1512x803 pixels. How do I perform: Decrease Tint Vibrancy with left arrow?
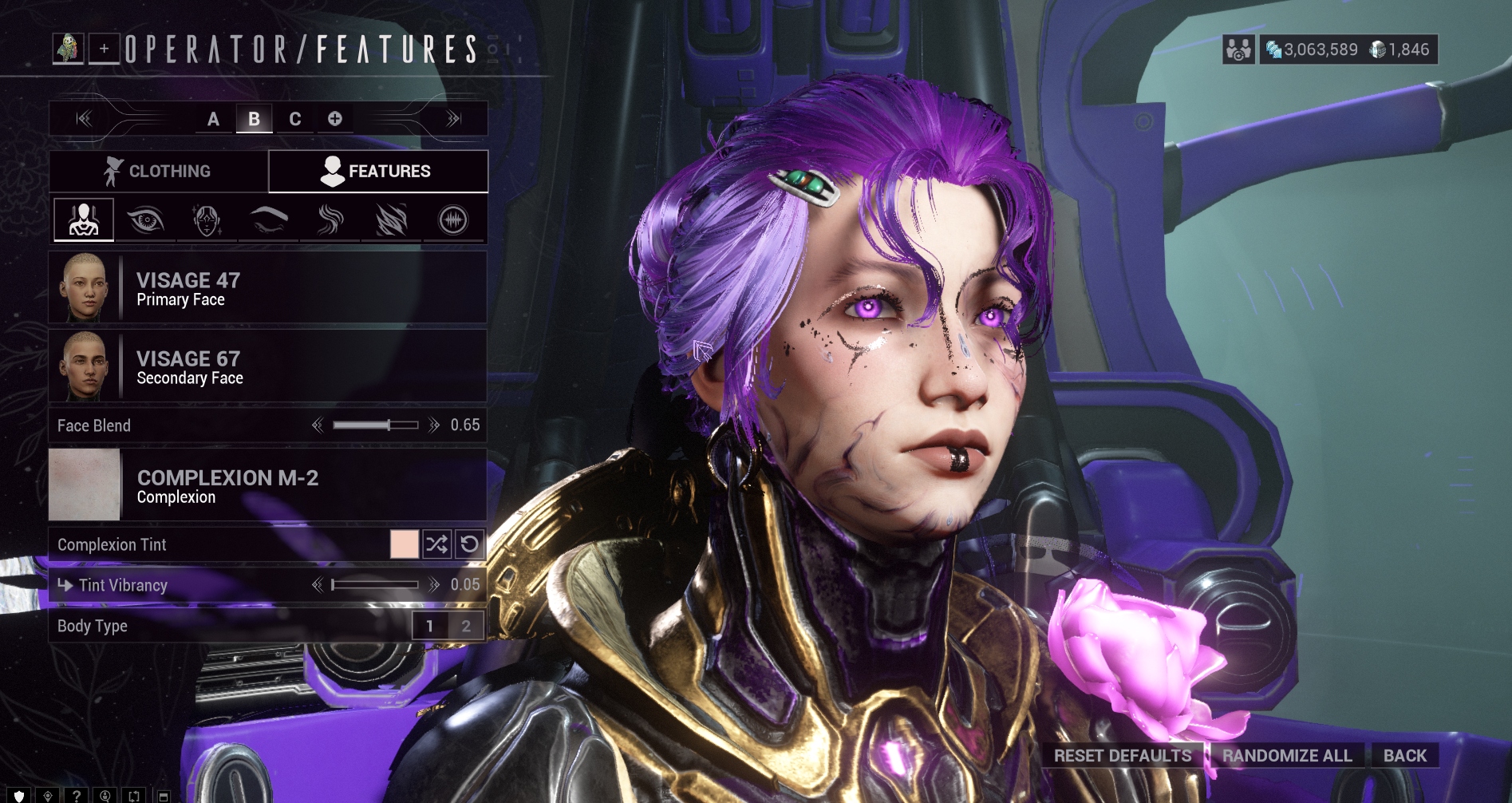[x=318, y=585]
